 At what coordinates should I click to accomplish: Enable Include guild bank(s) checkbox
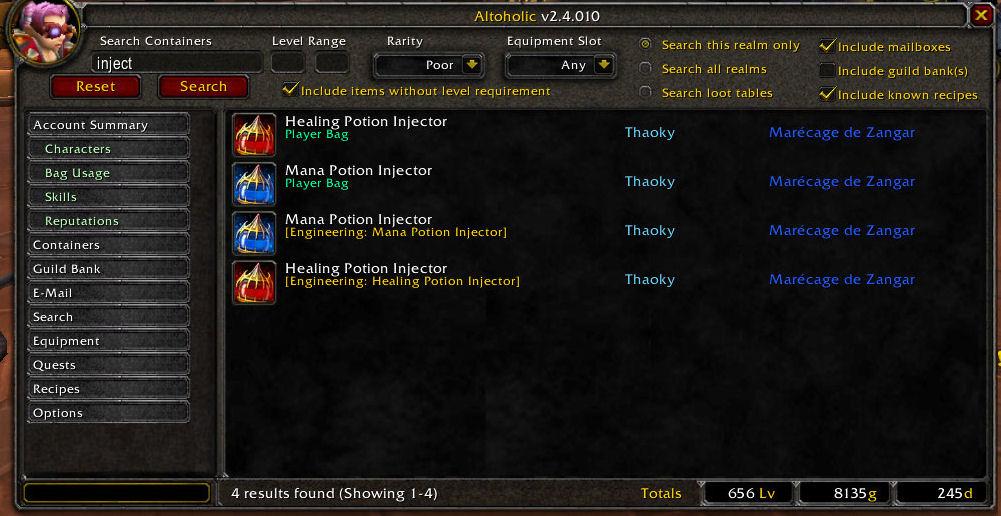click(x=827, y=70)
